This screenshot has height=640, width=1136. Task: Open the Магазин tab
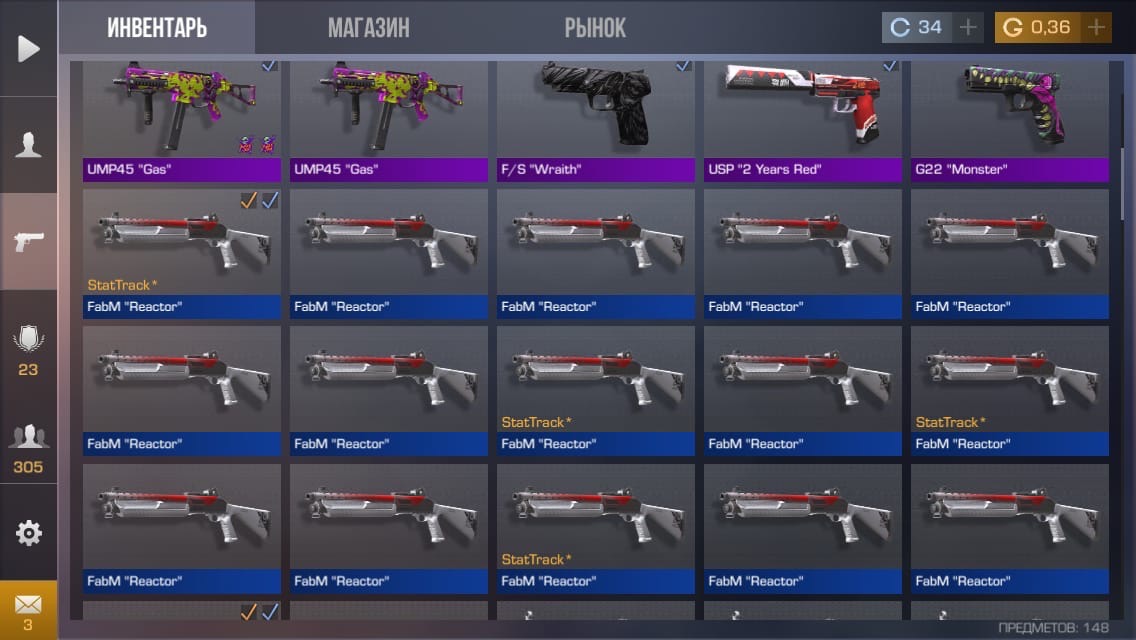click(x=368, y=27)
